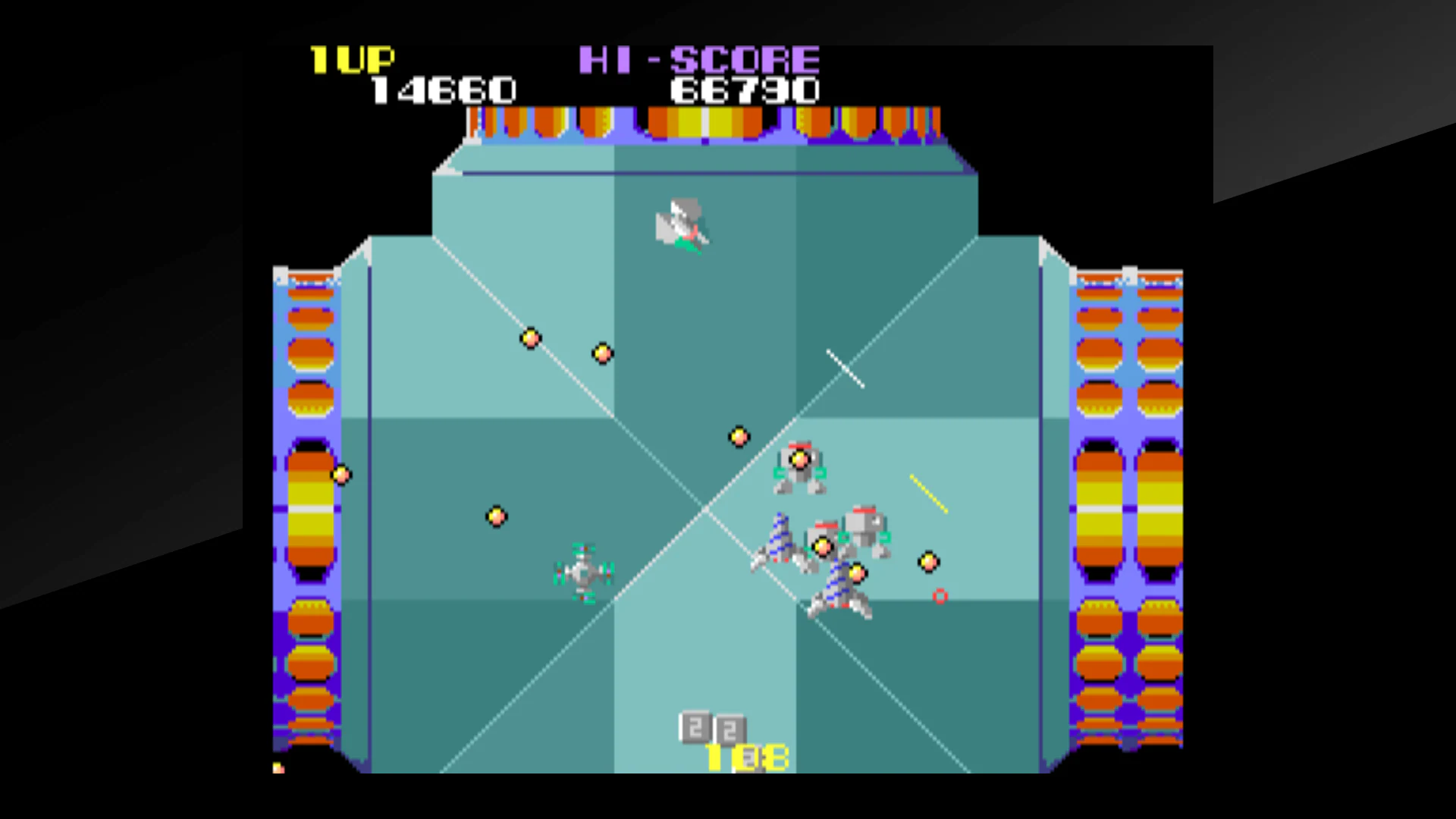Viewport: 1456px width, 819px height.
Task: Select the lone fireball near the left edge
Action: click(340, 474)
